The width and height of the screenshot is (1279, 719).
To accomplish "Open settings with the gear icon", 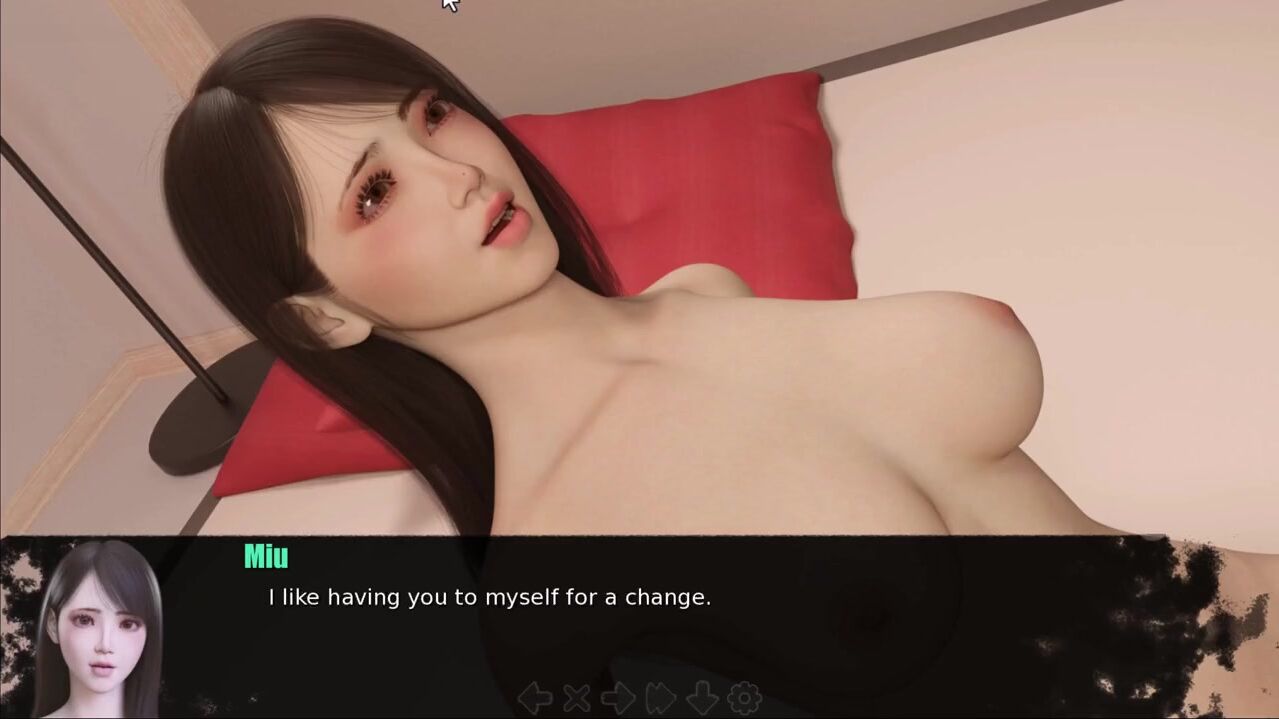I will pyautogui.click(x=744, y=697).
